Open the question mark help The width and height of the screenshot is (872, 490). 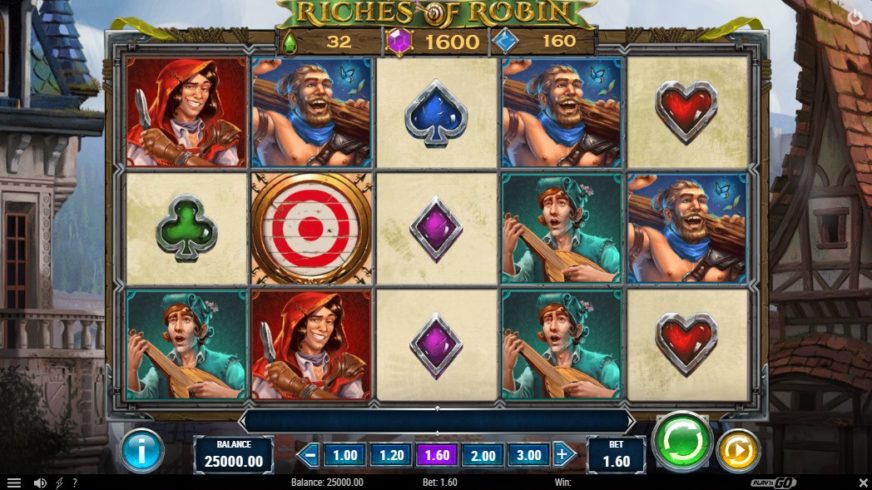pyautogui.click(x=74, y=482)
